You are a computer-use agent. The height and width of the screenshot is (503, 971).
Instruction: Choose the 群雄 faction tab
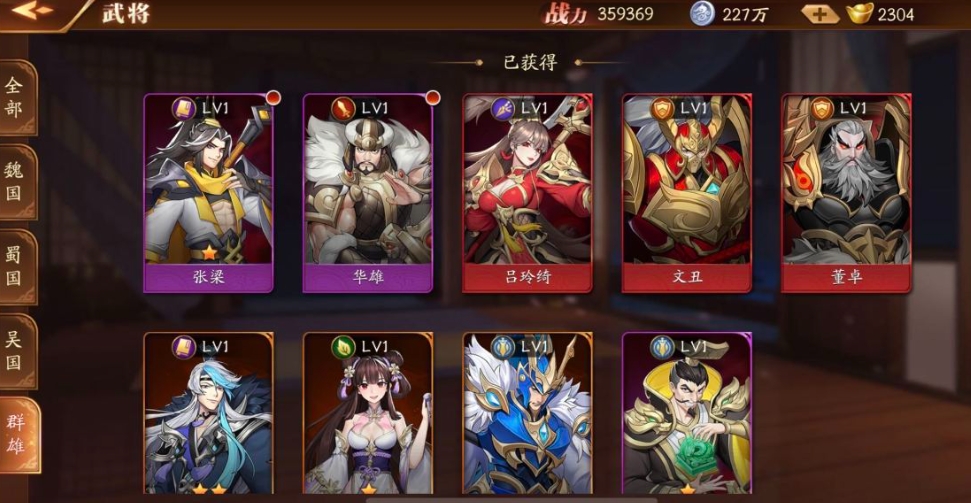(x=19, y=434)
